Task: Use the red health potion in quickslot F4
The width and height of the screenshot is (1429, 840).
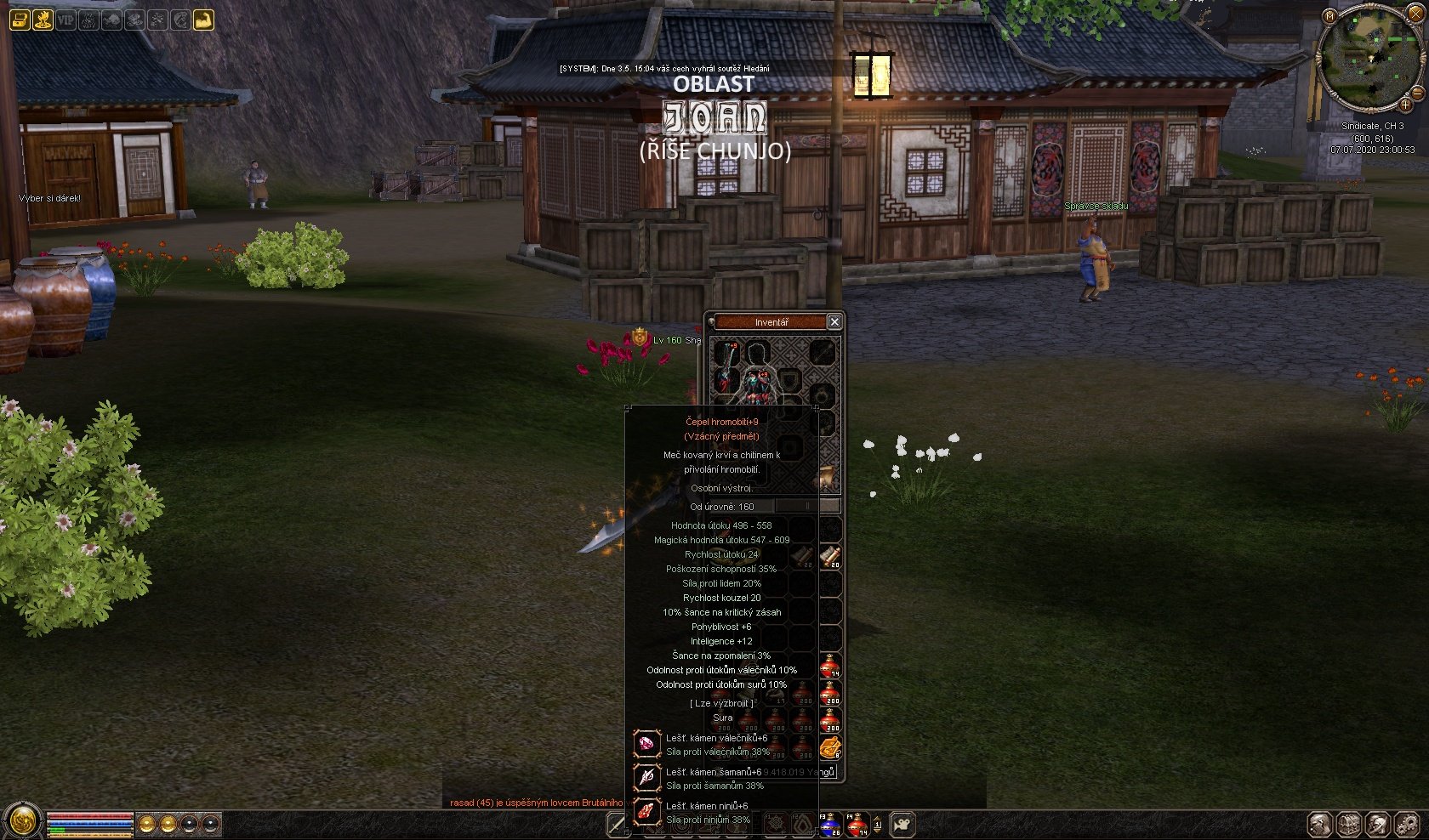Action: pyautogui.click(x=857, y=824)
